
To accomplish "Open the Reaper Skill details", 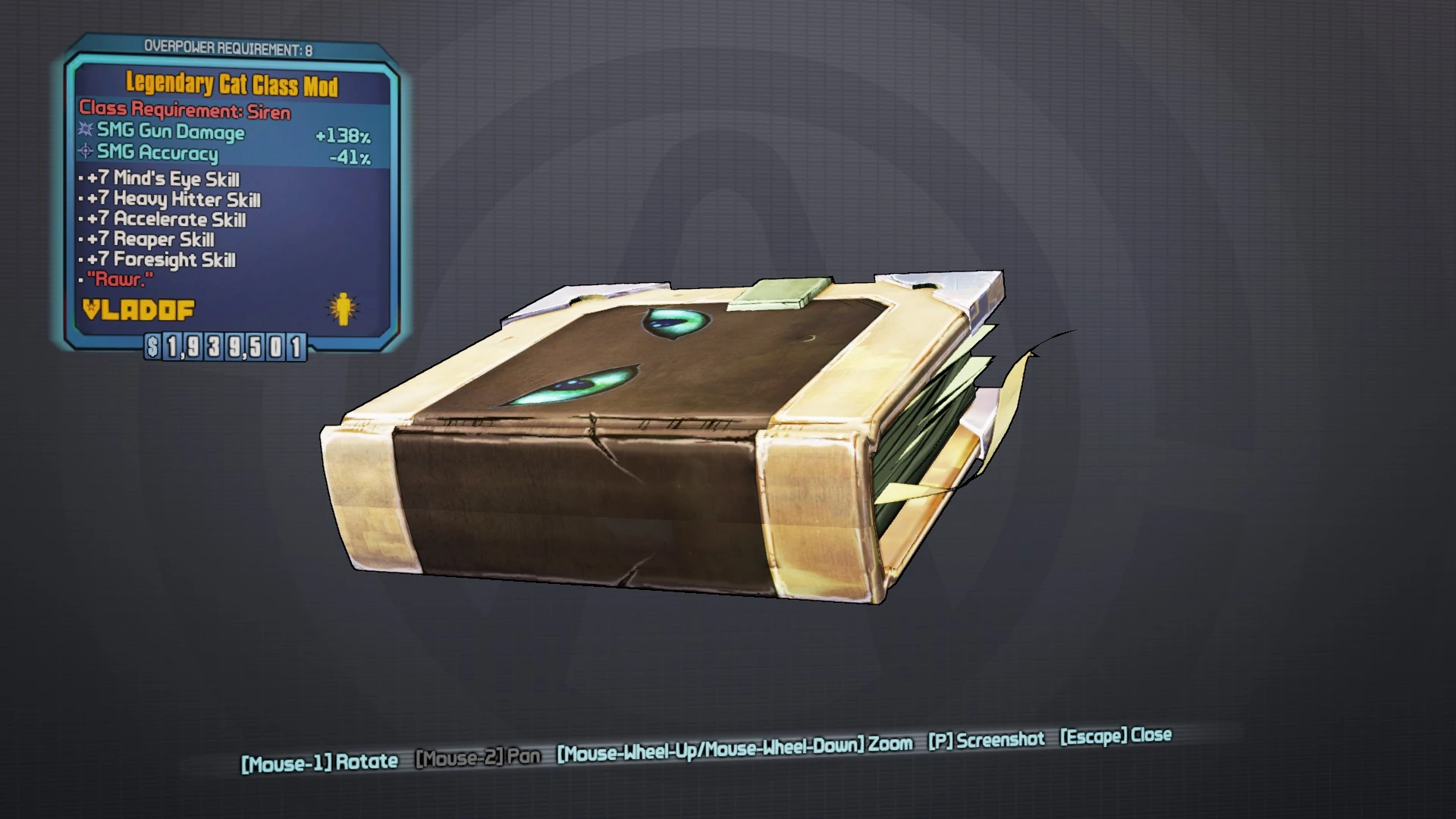I will coord(149,240).
